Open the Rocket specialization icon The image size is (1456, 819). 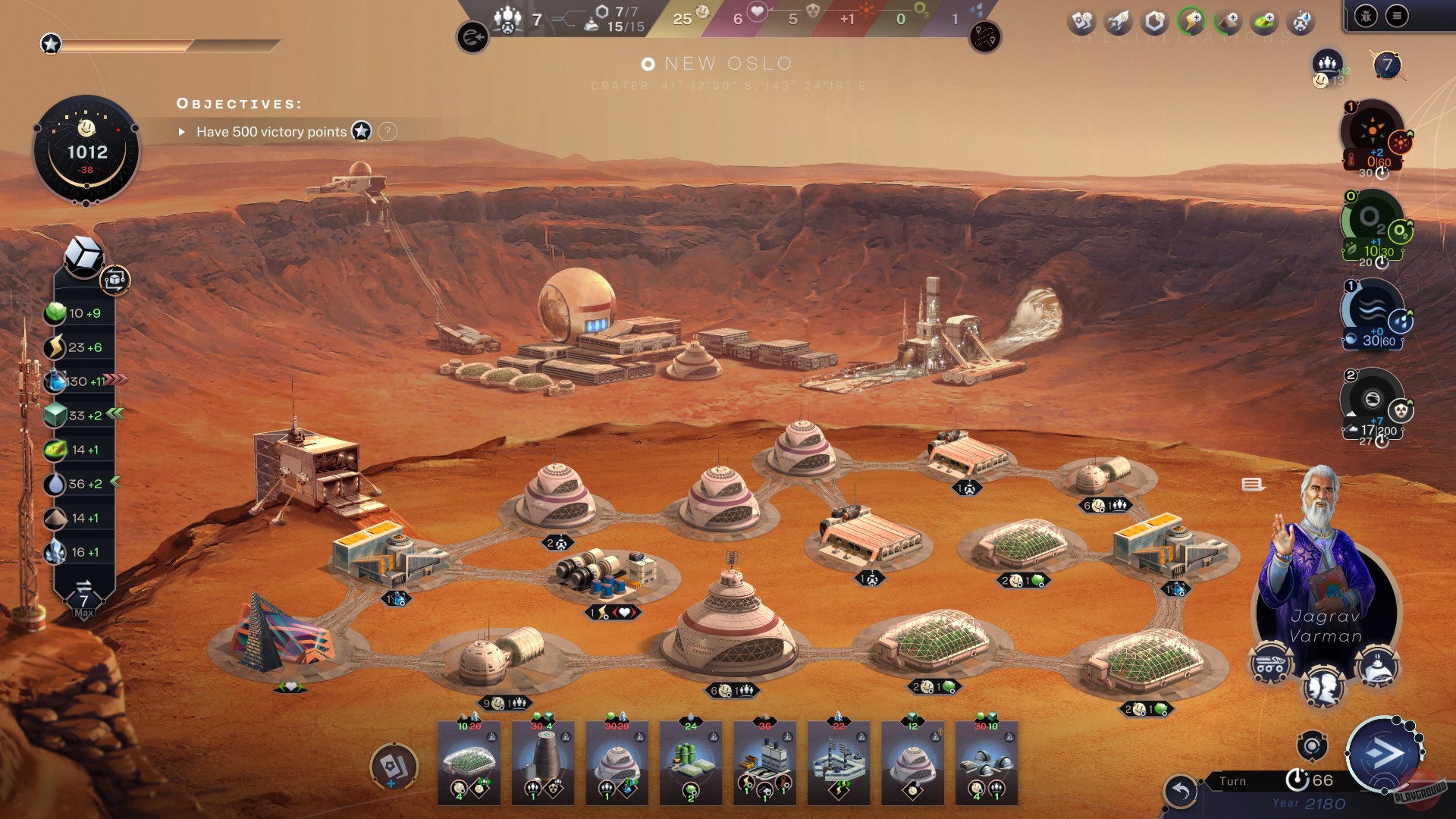pyautogui.click(x=1116, y=20)
